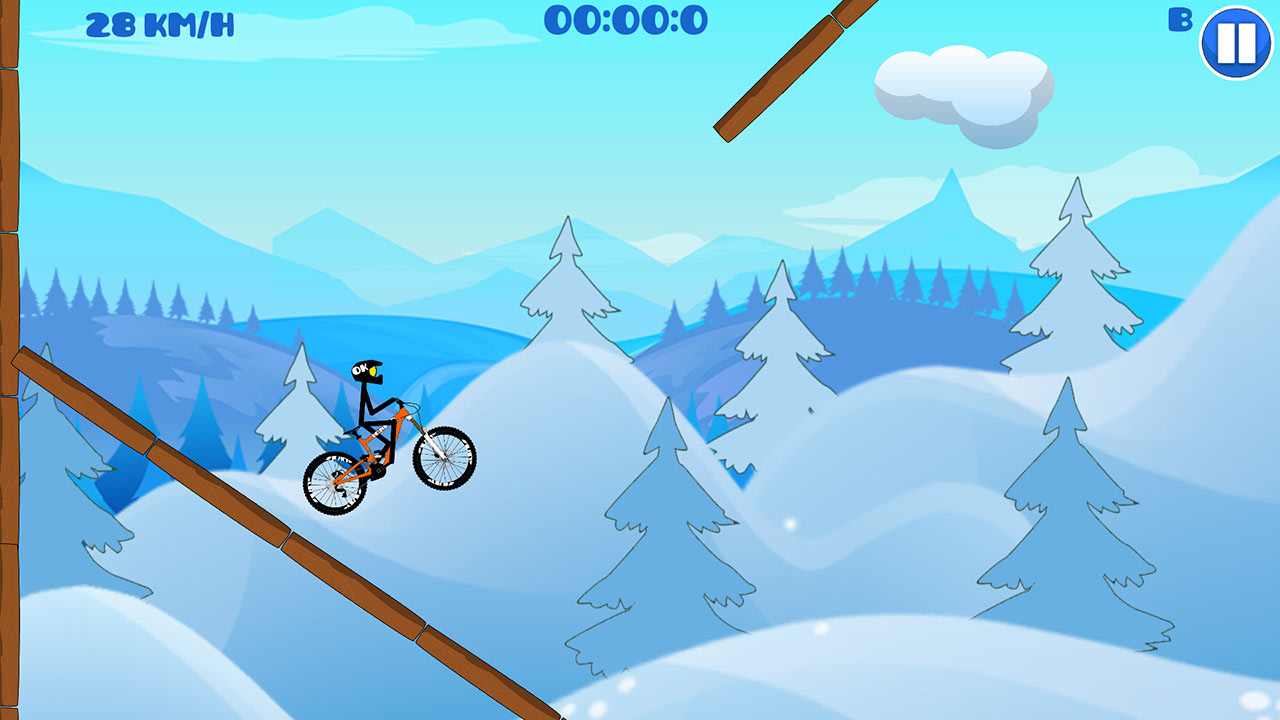Click the front wheel of the bike
This screenshot has height=720, width=1280.
[x=443, y=460]
